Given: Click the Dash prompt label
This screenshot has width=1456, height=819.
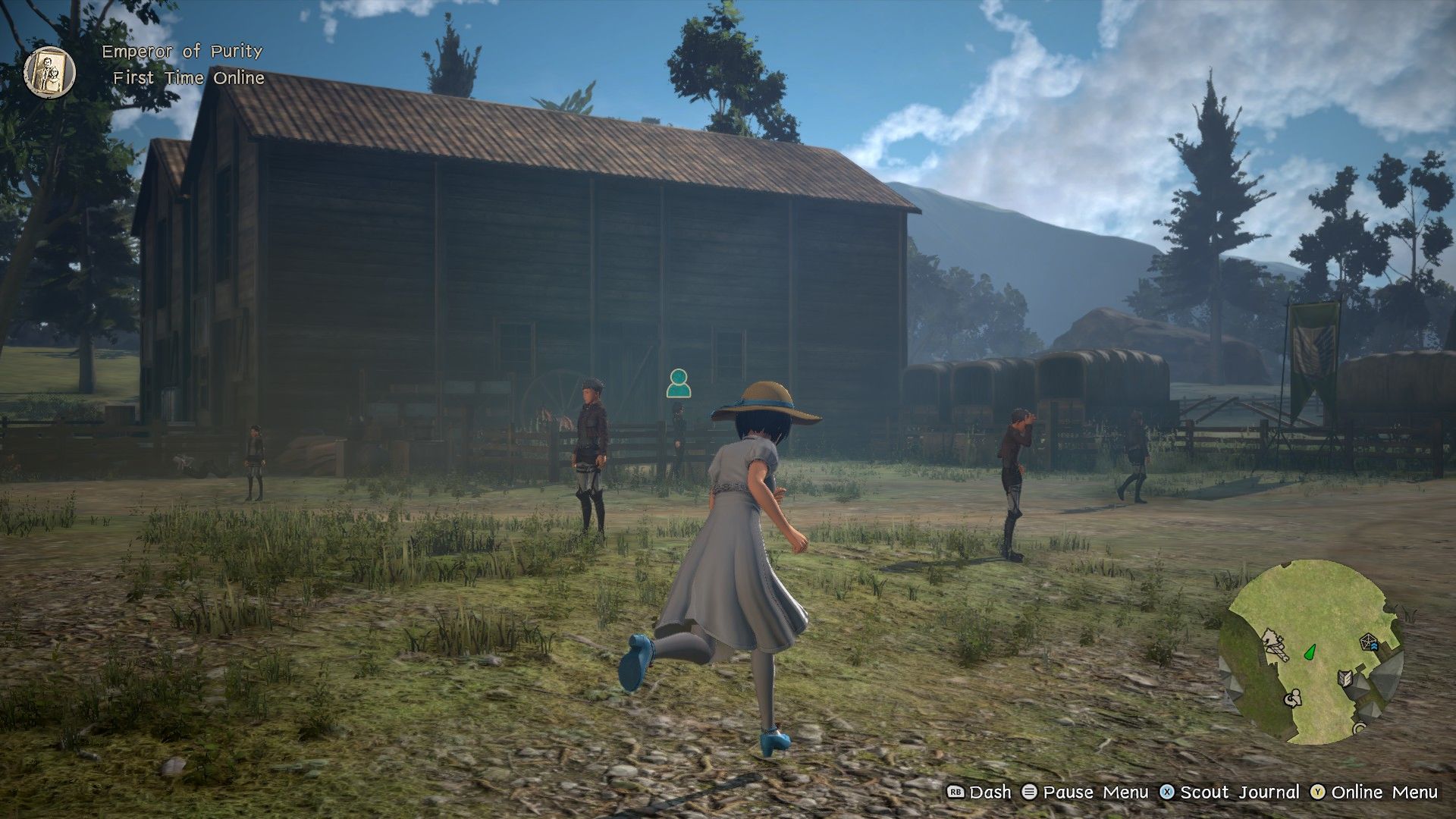Looking at the screenshot, I should [x=990, y=792].
